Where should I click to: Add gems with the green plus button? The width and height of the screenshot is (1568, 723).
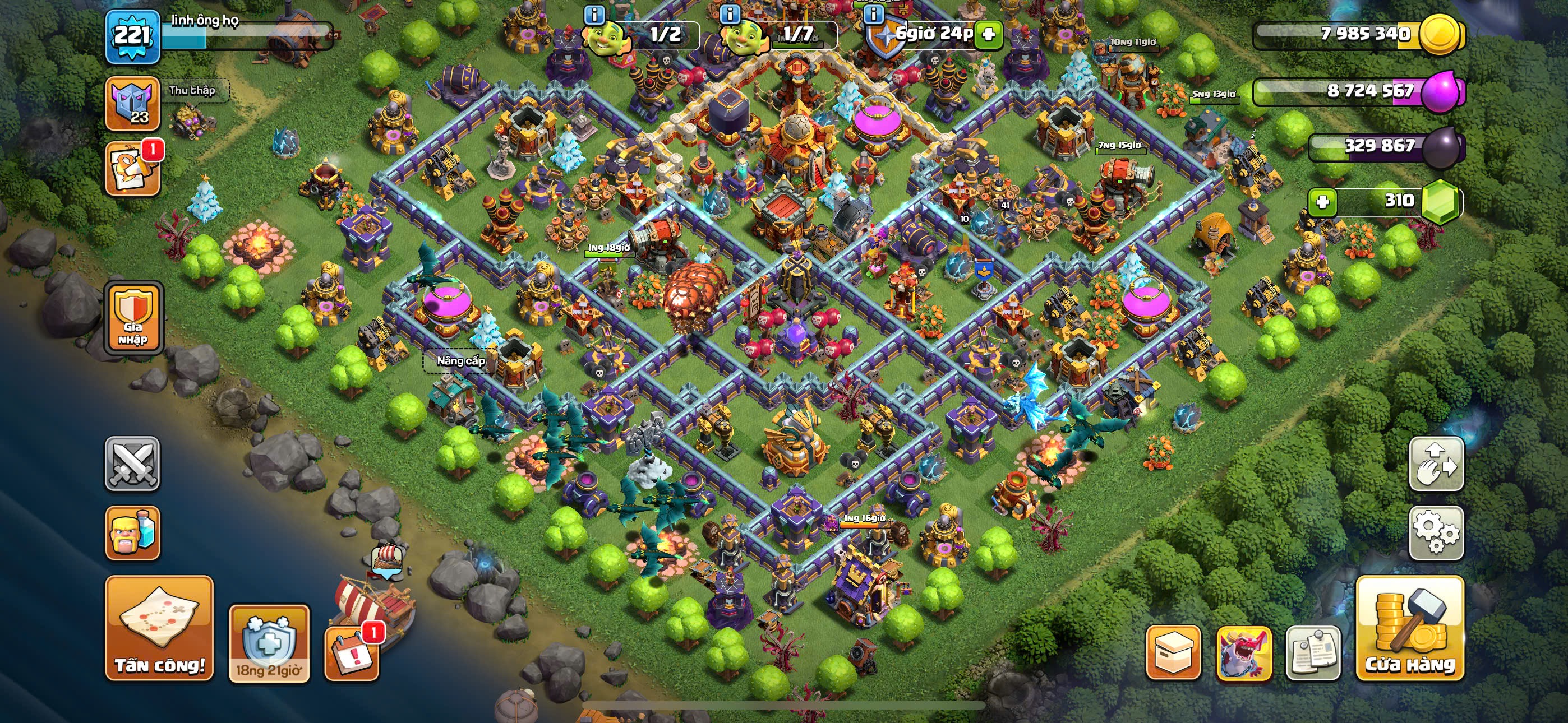[1323, 201]
